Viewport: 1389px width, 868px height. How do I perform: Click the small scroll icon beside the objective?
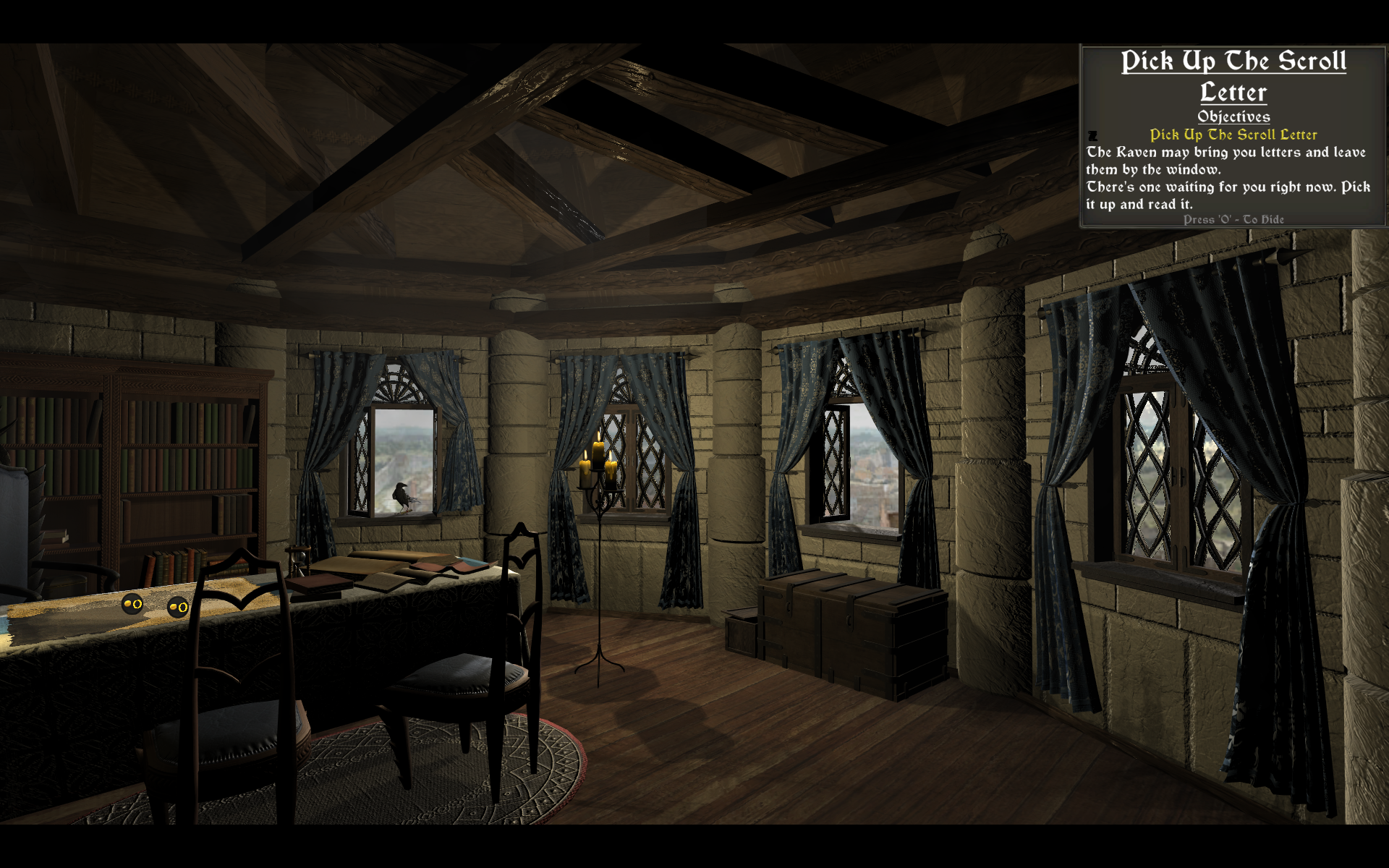tap(1093, 136)
